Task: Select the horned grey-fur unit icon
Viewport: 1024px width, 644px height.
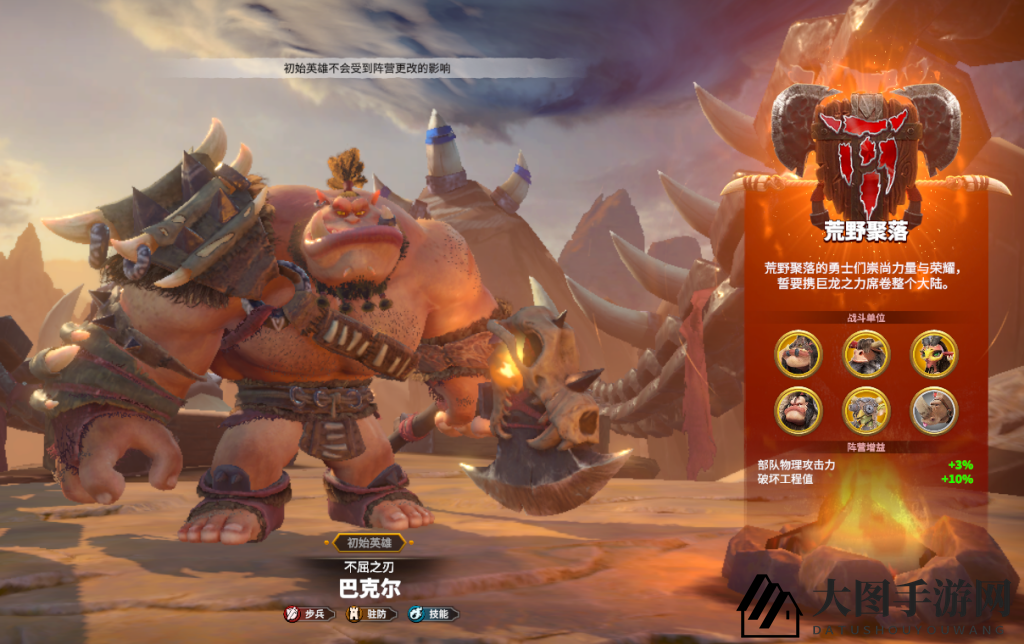Action: click(866, 353)
